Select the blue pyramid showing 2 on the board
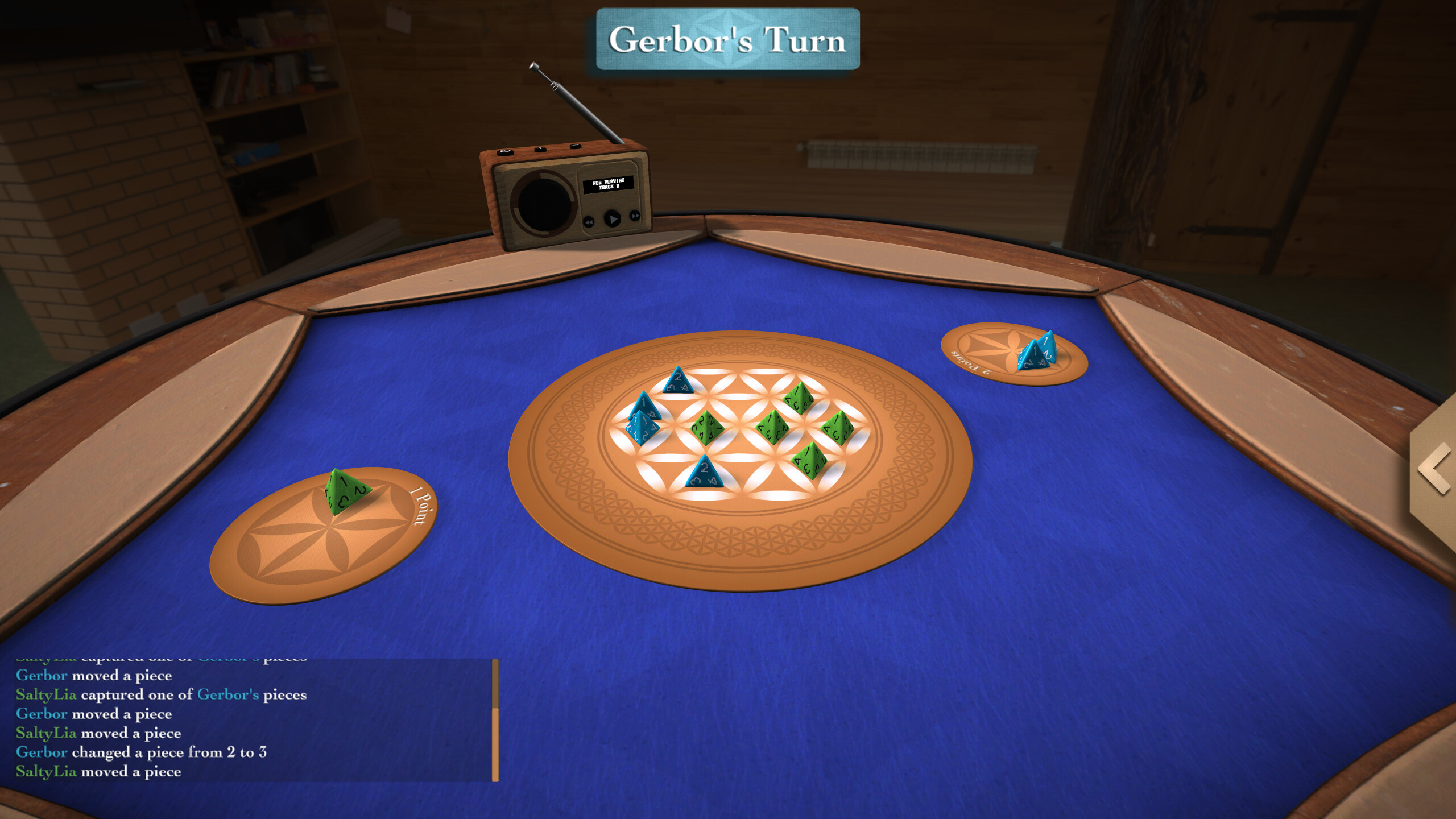Screen dimensions: 1456x819 pos(705,472)
